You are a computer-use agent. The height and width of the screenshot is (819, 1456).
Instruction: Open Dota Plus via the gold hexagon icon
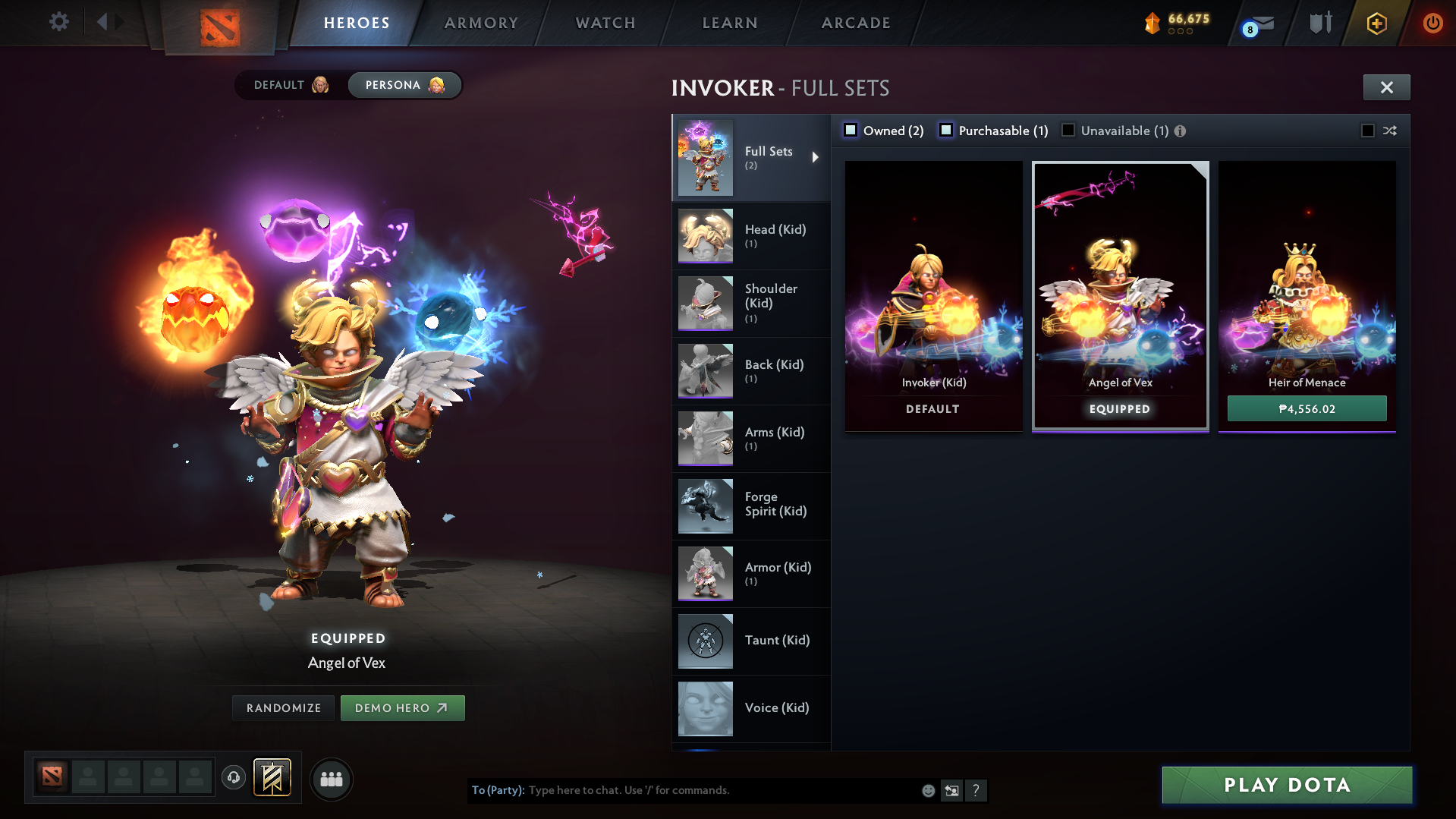click(1376, 23)
